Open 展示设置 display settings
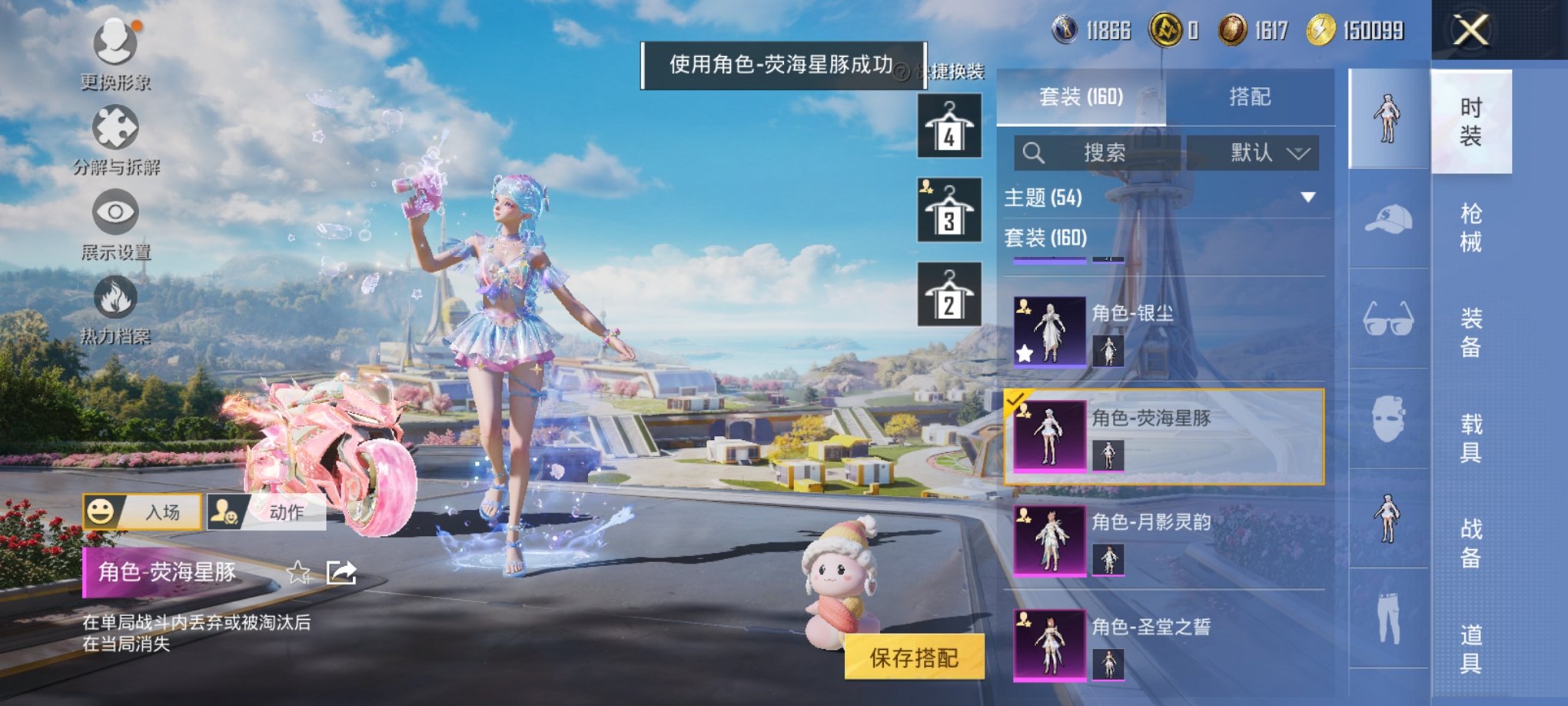This screenshot has height=706, width=1568. click(114, 214)
